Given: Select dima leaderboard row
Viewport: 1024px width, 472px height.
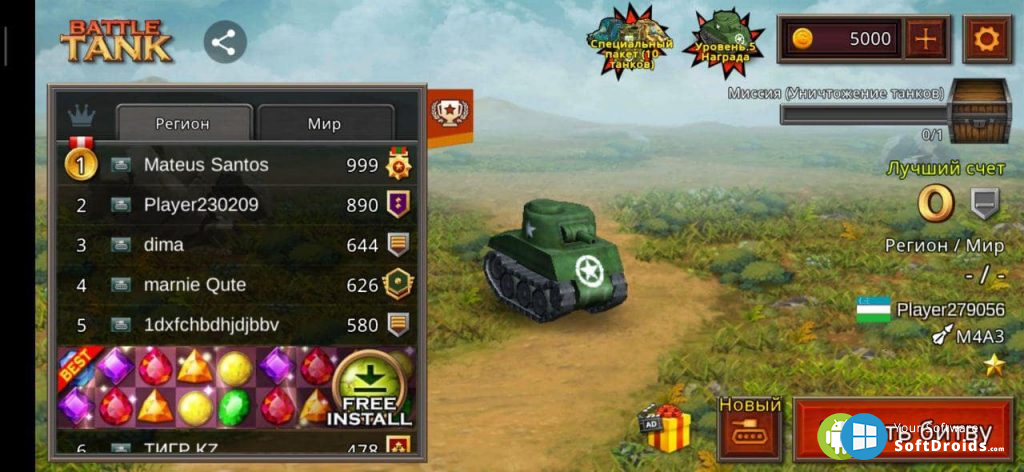Looking at the screenshot, I should pos(238,245).
